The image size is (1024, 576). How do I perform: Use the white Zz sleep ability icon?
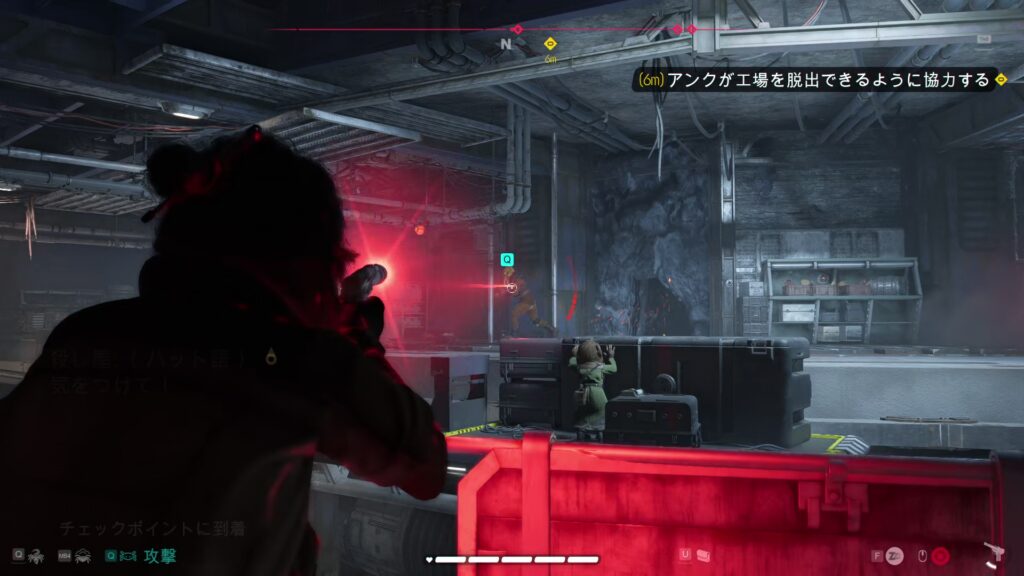pos(895,555)
